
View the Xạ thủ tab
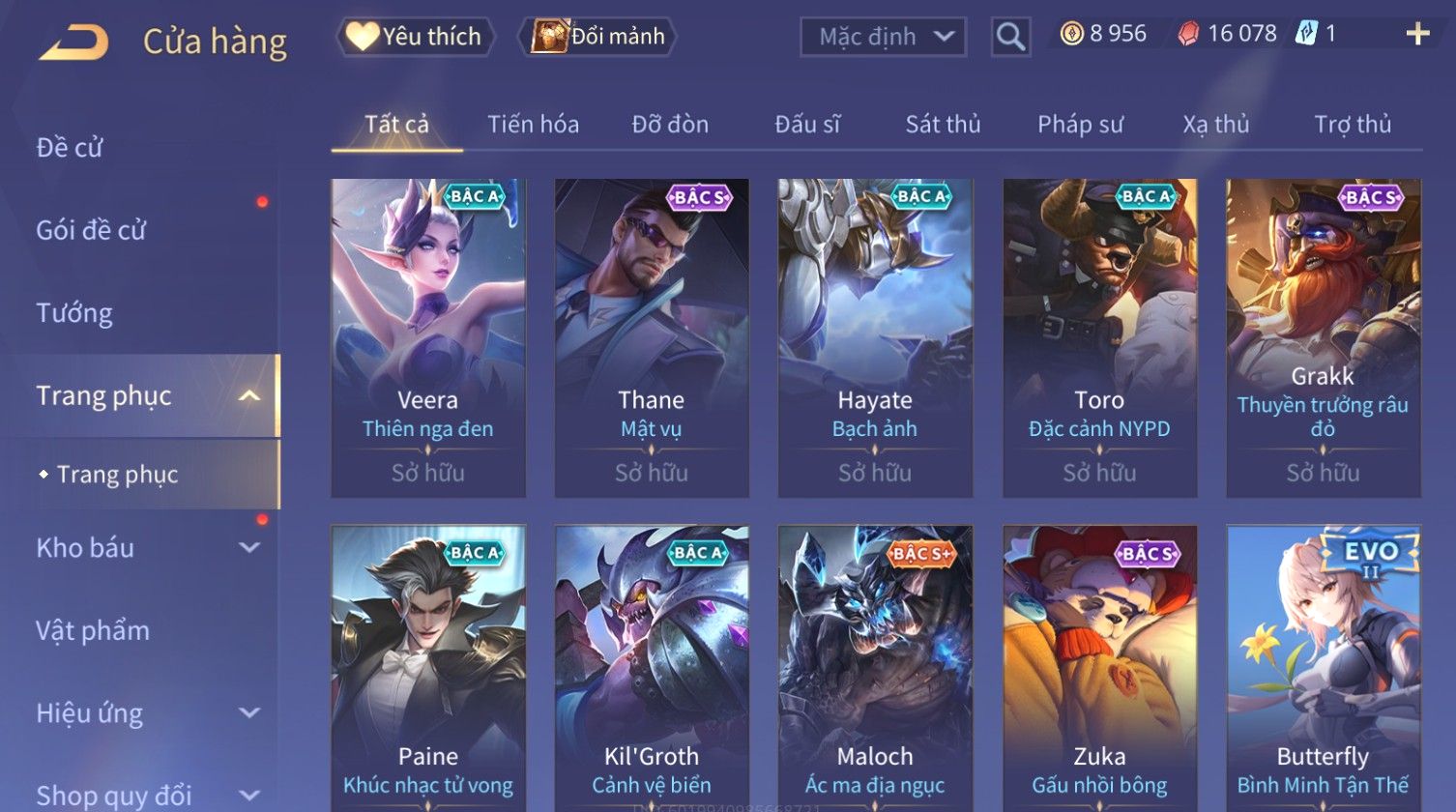(1215, 125)
